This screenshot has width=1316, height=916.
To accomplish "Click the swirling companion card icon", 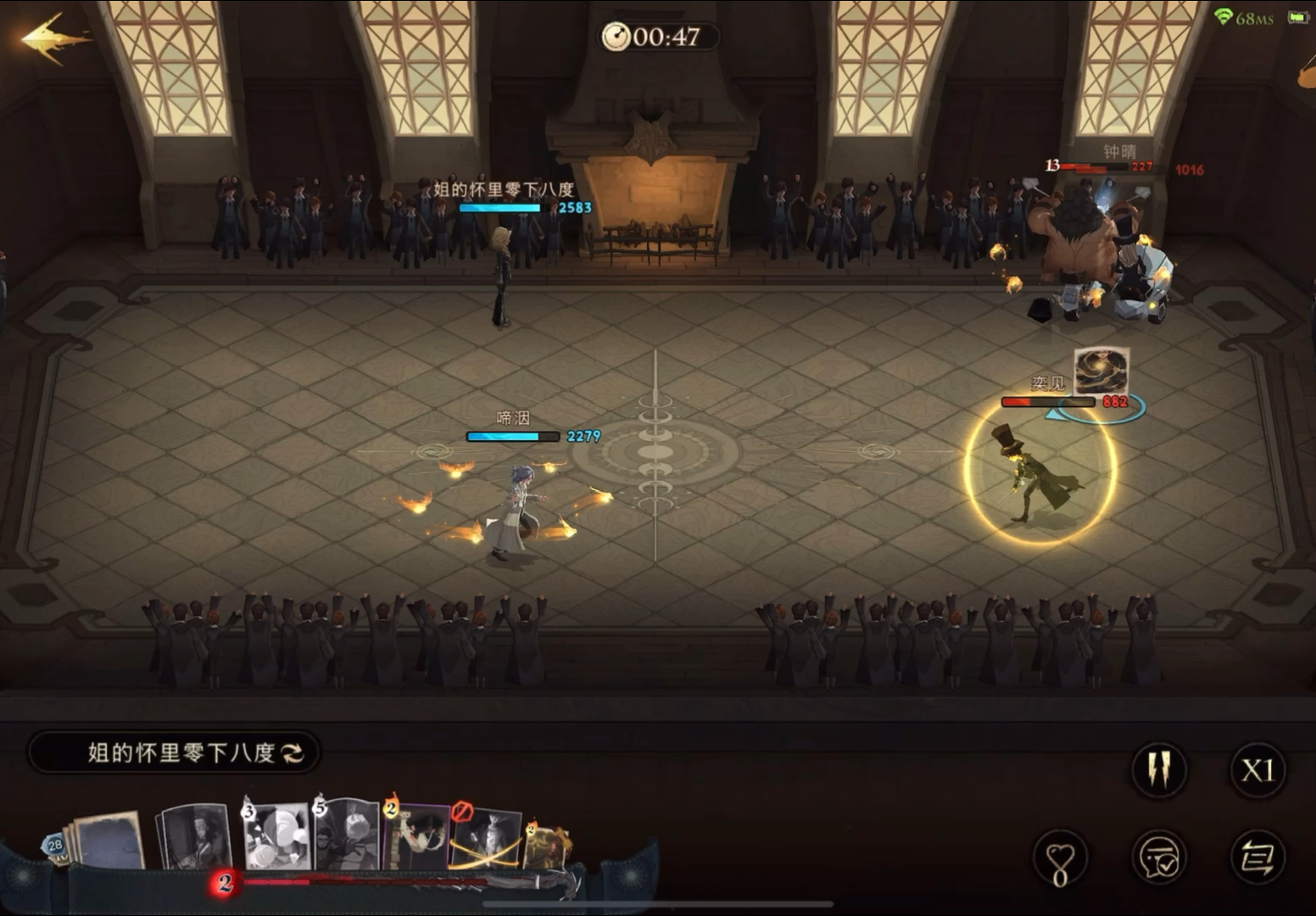I will [1101, 371].
